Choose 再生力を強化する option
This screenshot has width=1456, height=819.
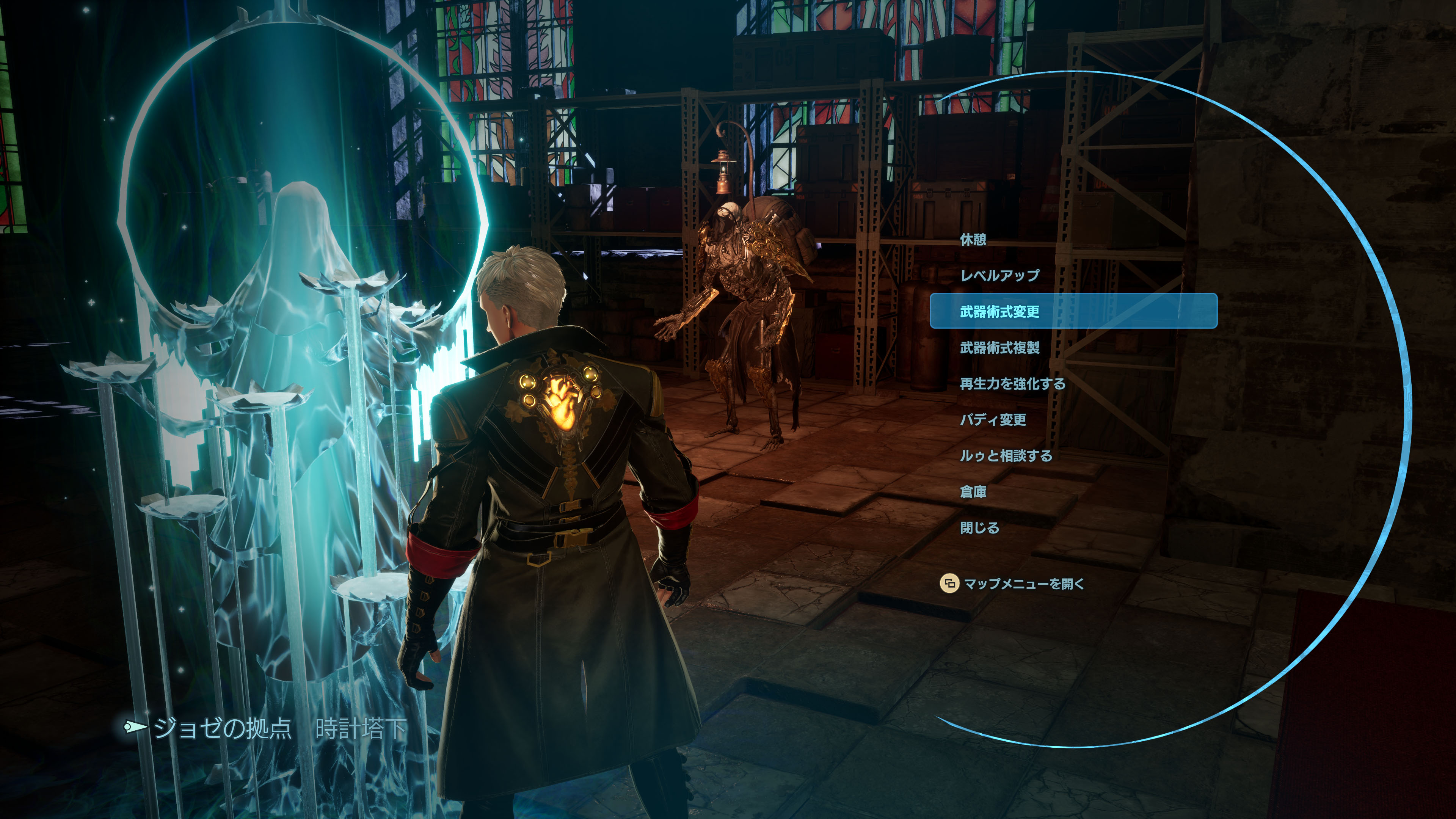tap(1012, 384)
